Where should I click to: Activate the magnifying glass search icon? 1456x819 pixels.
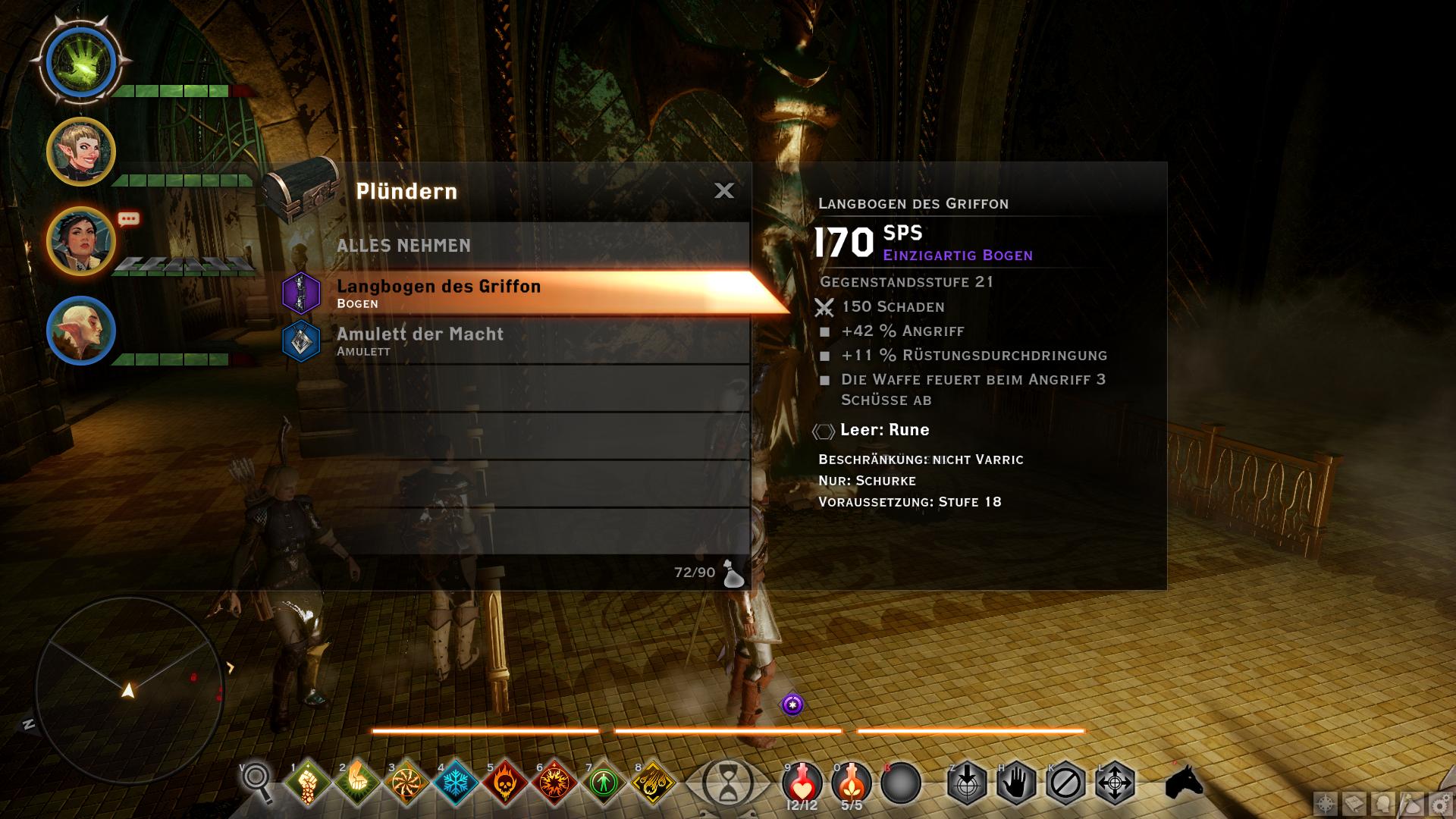point(258,781)
